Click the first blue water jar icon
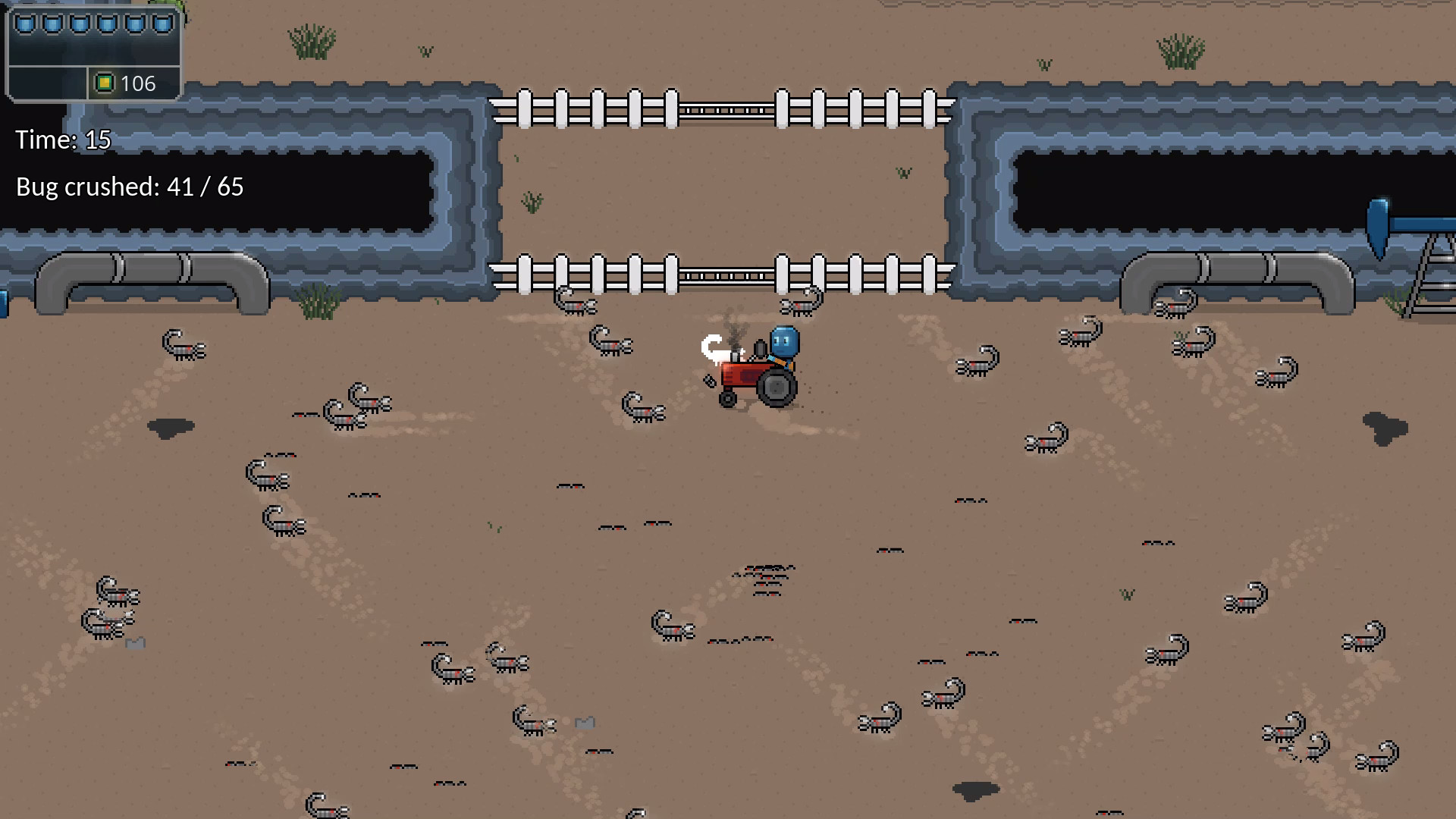 click(25, 24)
